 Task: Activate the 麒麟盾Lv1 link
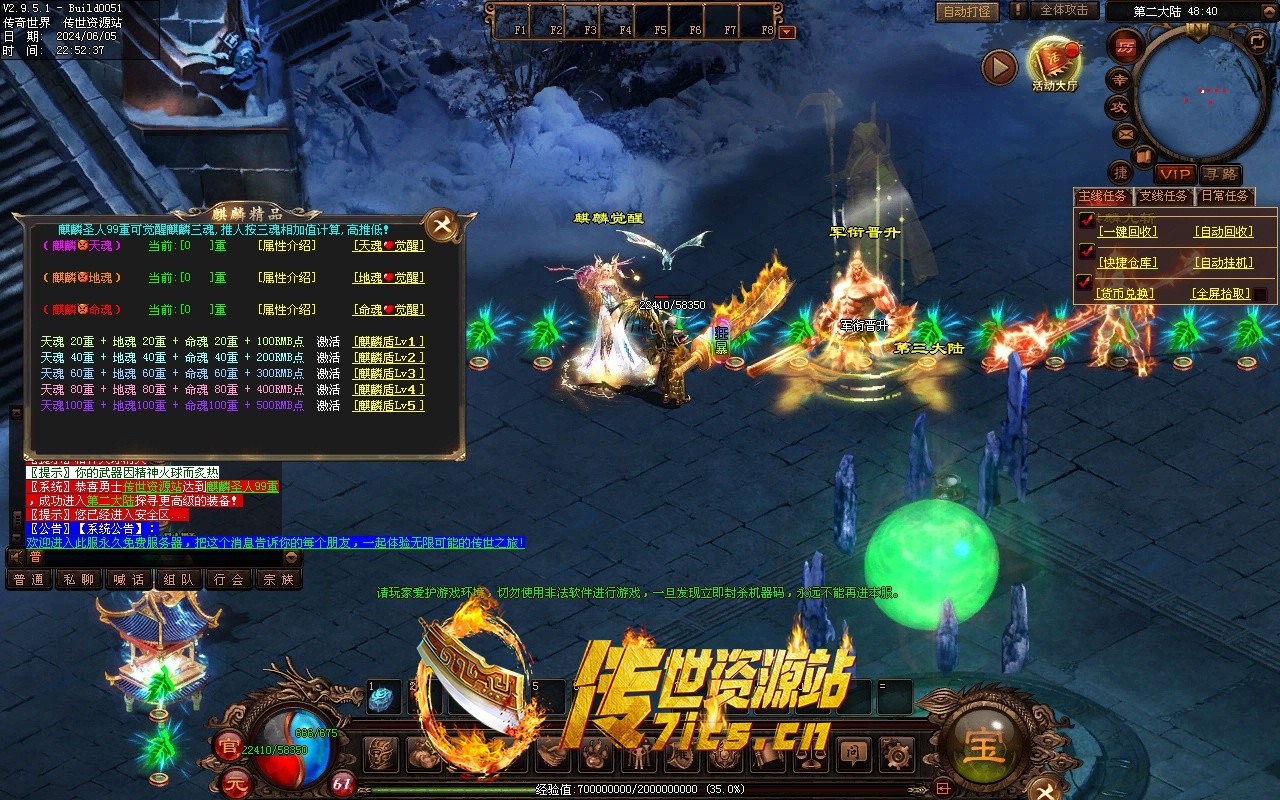point(388,342)
